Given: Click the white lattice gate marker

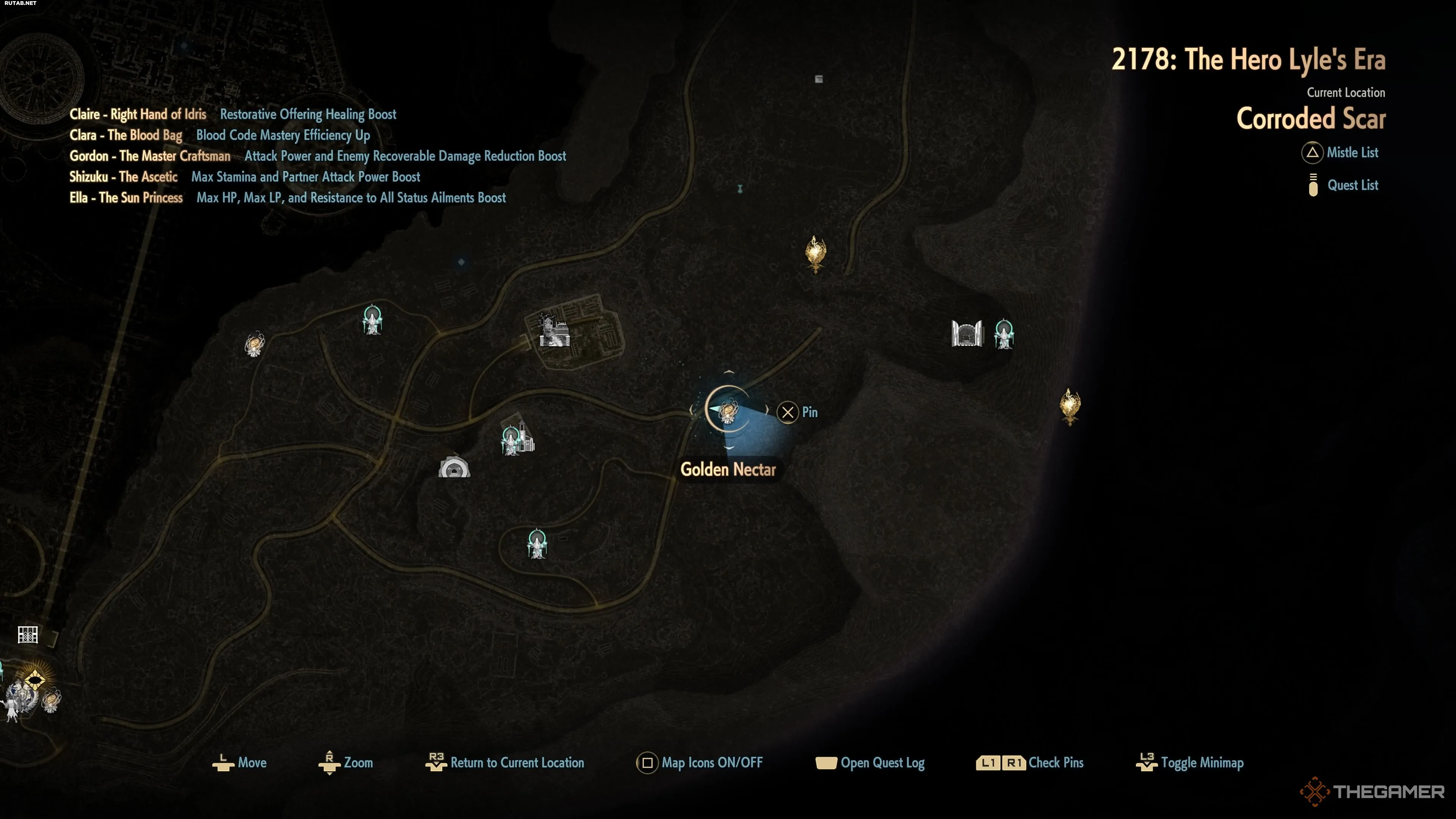Looking at the screenshot, I should [28, 635].
